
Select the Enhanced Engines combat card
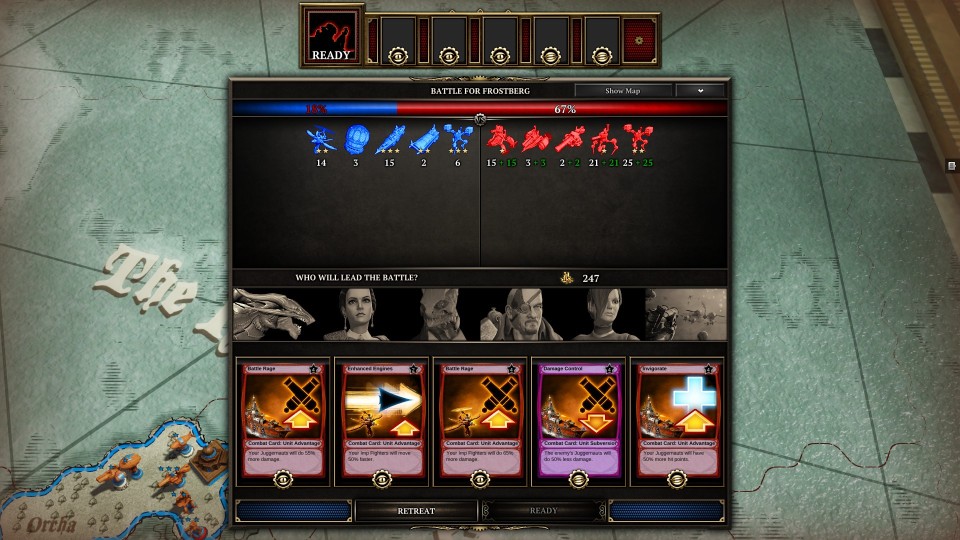(x=382, y=419)
